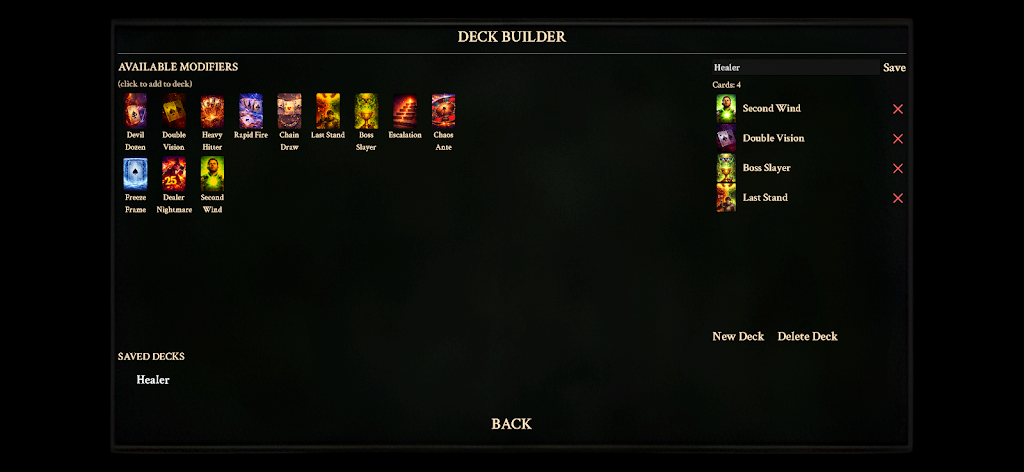Add Dealer Nightmare modifier to deck
Screen dimensions: 1024x472
point(174,174)
